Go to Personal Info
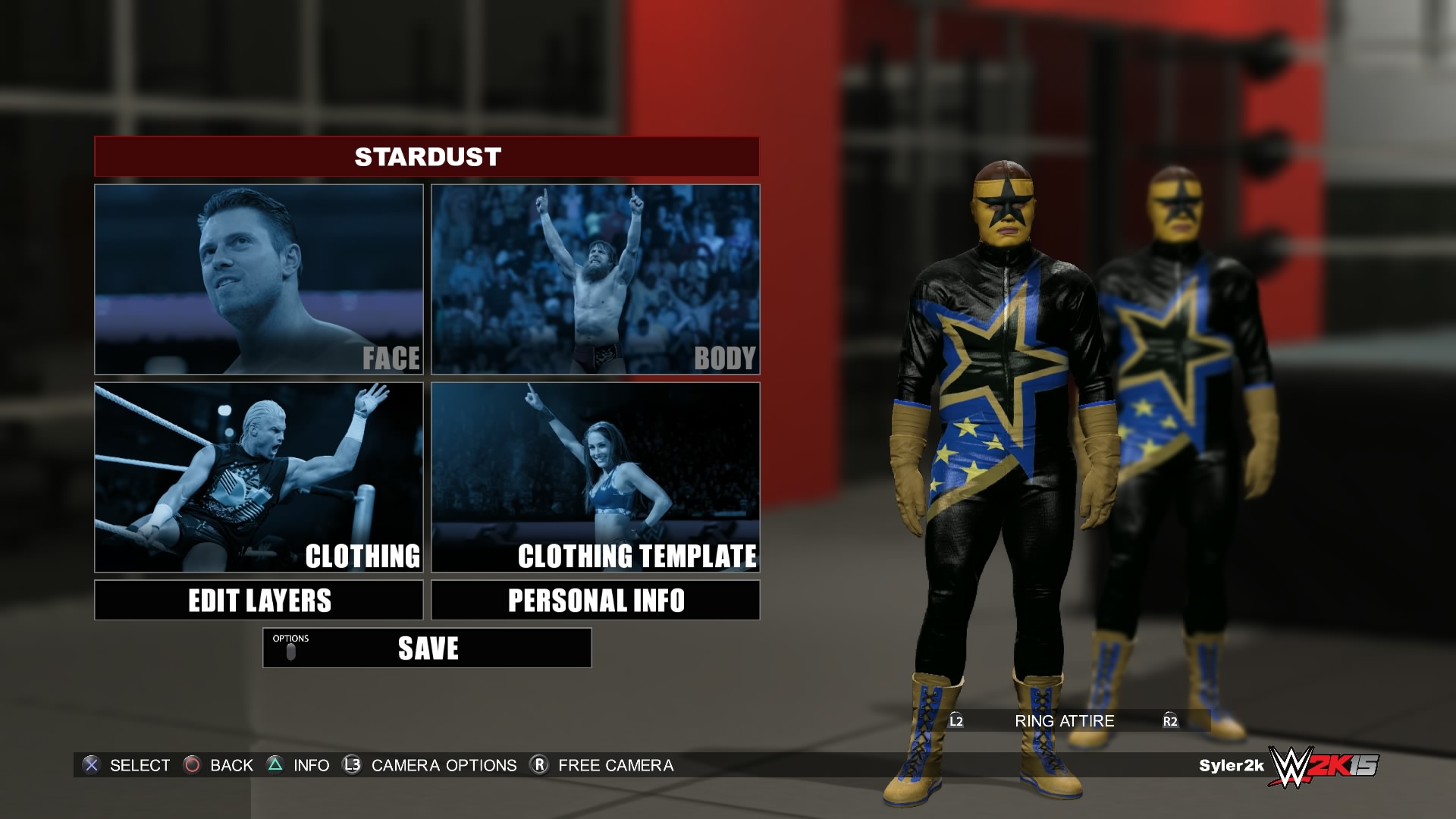The image size is (1456, 819). (x=595, y=600)
